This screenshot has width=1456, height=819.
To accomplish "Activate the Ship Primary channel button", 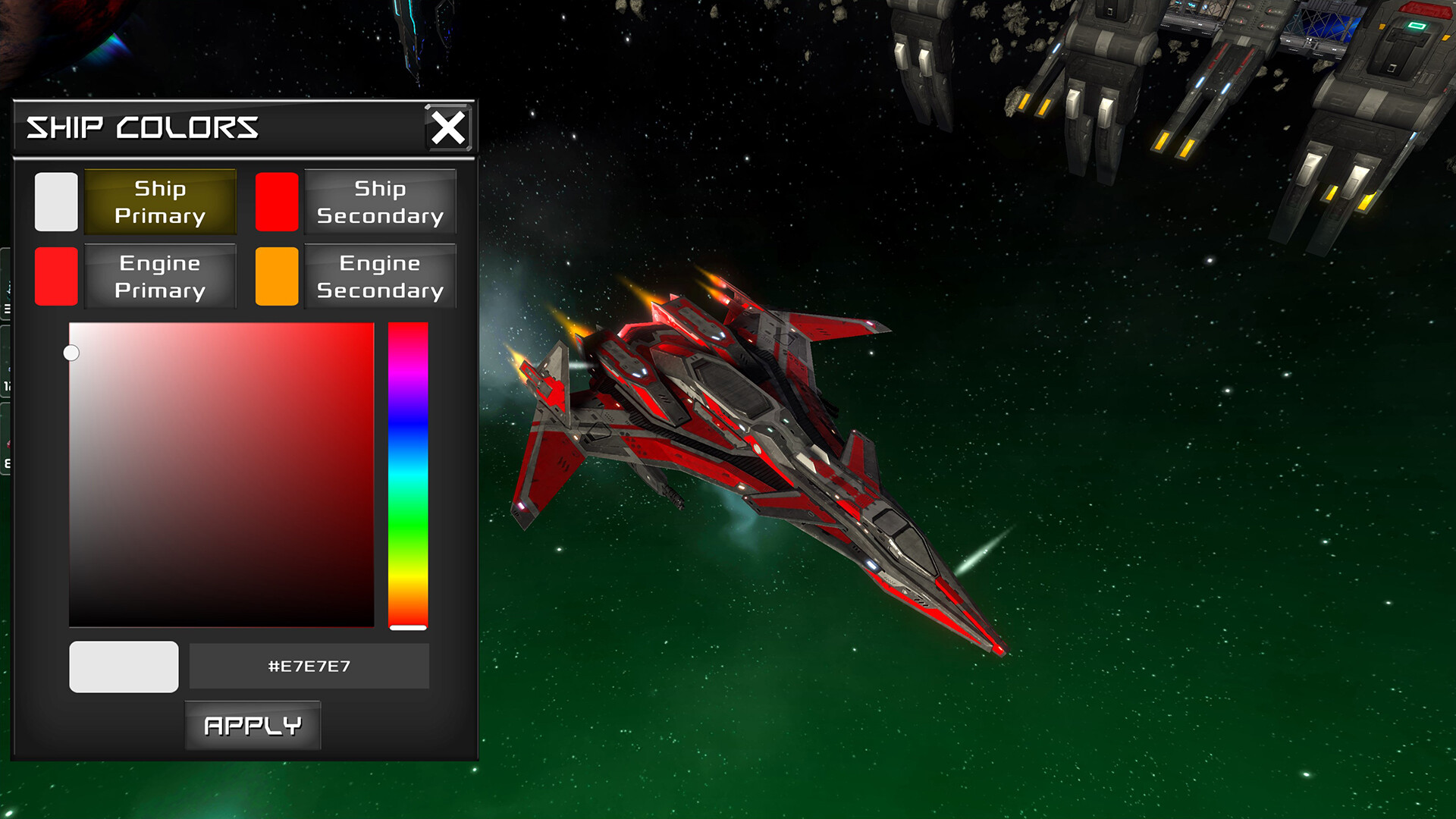I will 160,202.
